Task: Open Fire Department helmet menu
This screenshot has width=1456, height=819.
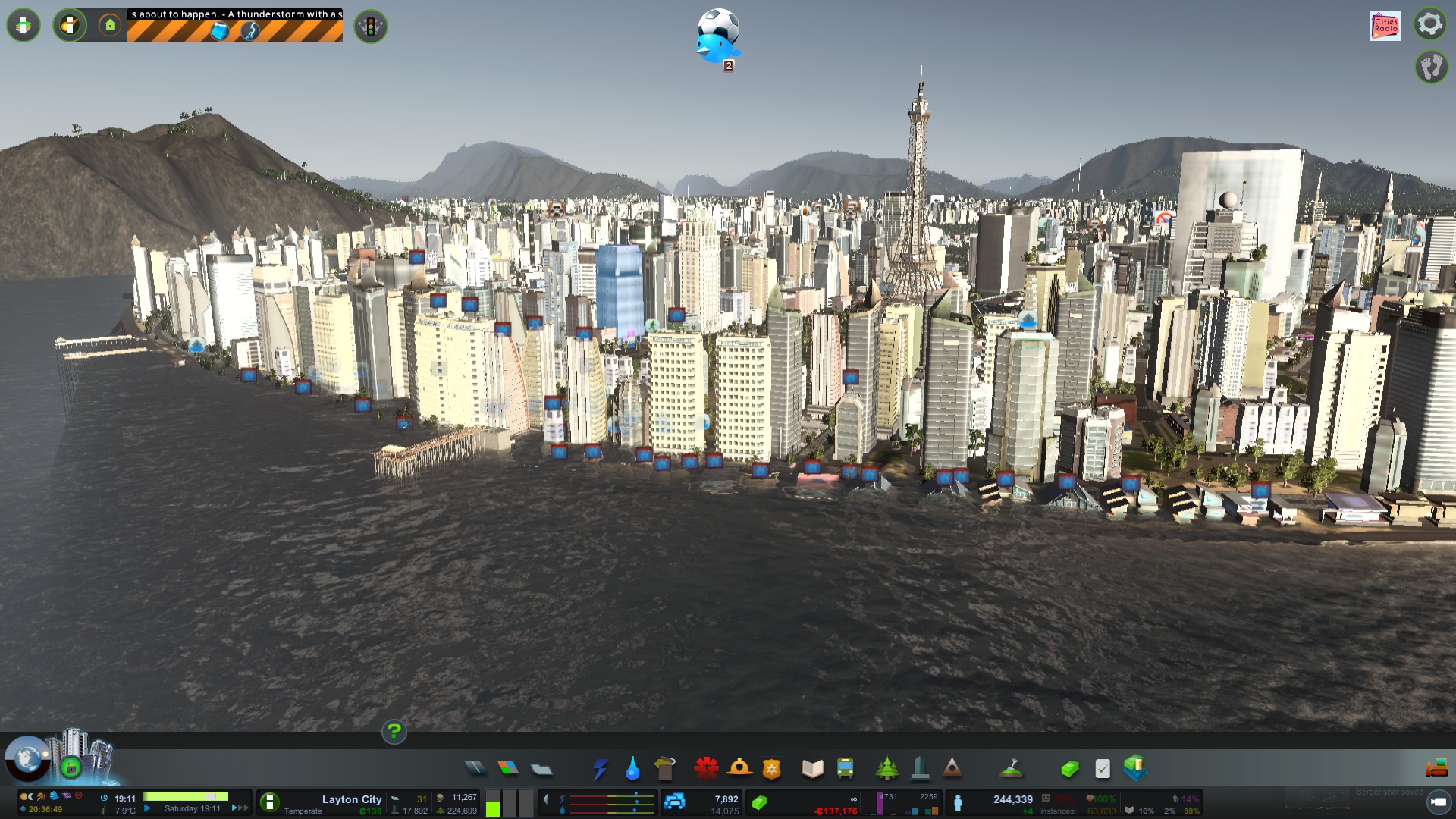Action: pos(739,768)
